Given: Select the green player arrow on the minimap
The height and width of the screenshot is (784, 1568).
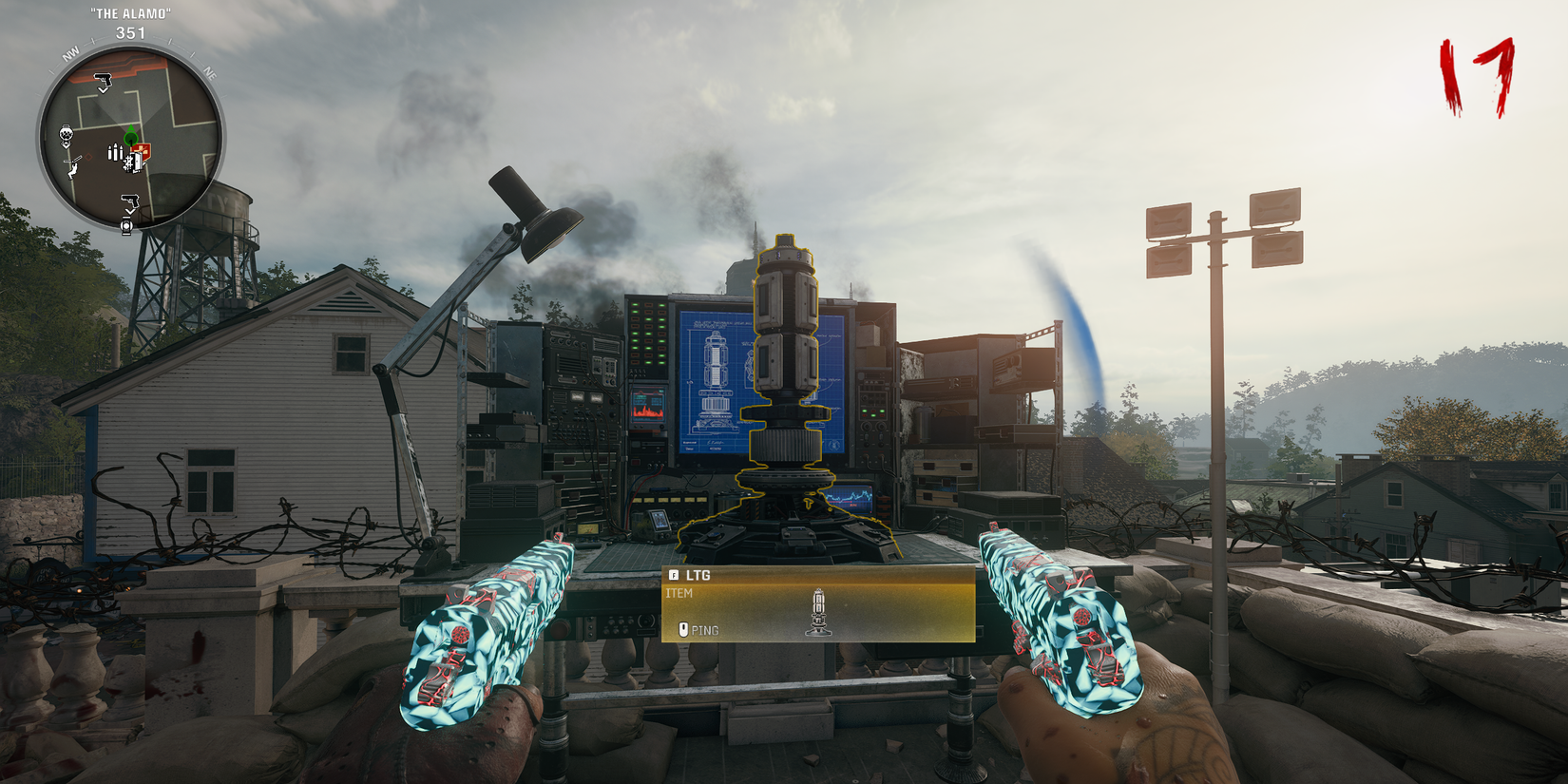Looking at the screenshot, I should (130, 136).
